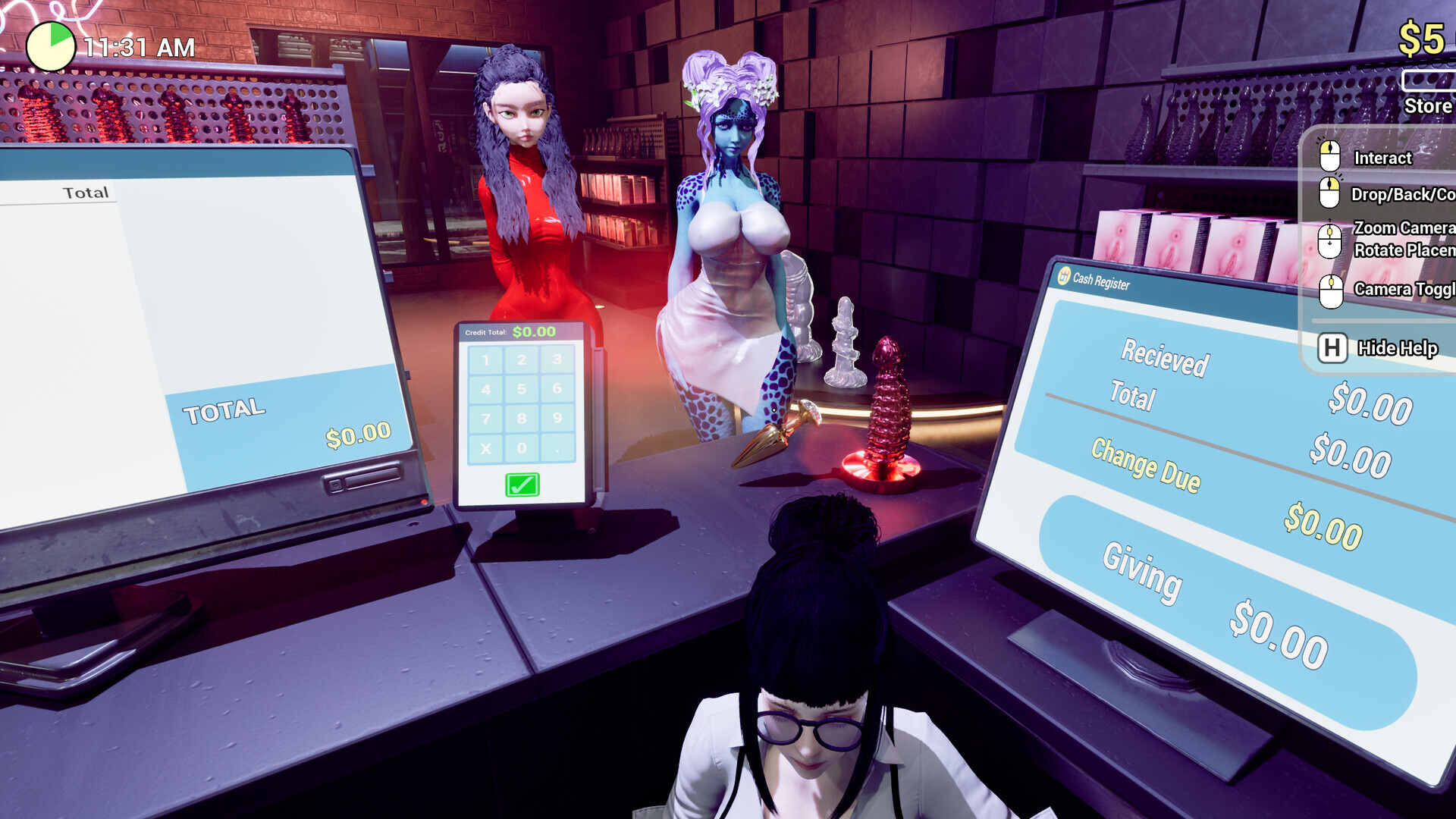
Task: Toggle Hide Help to collapse the help overlay
Action: point(1397,349)
